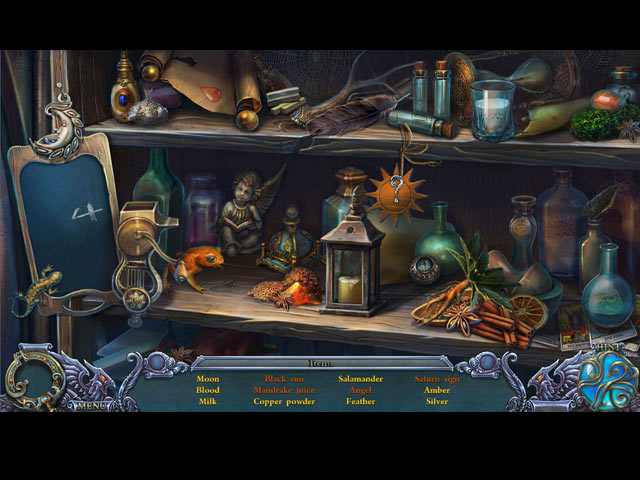Open the Menu button

pos(91,406)
